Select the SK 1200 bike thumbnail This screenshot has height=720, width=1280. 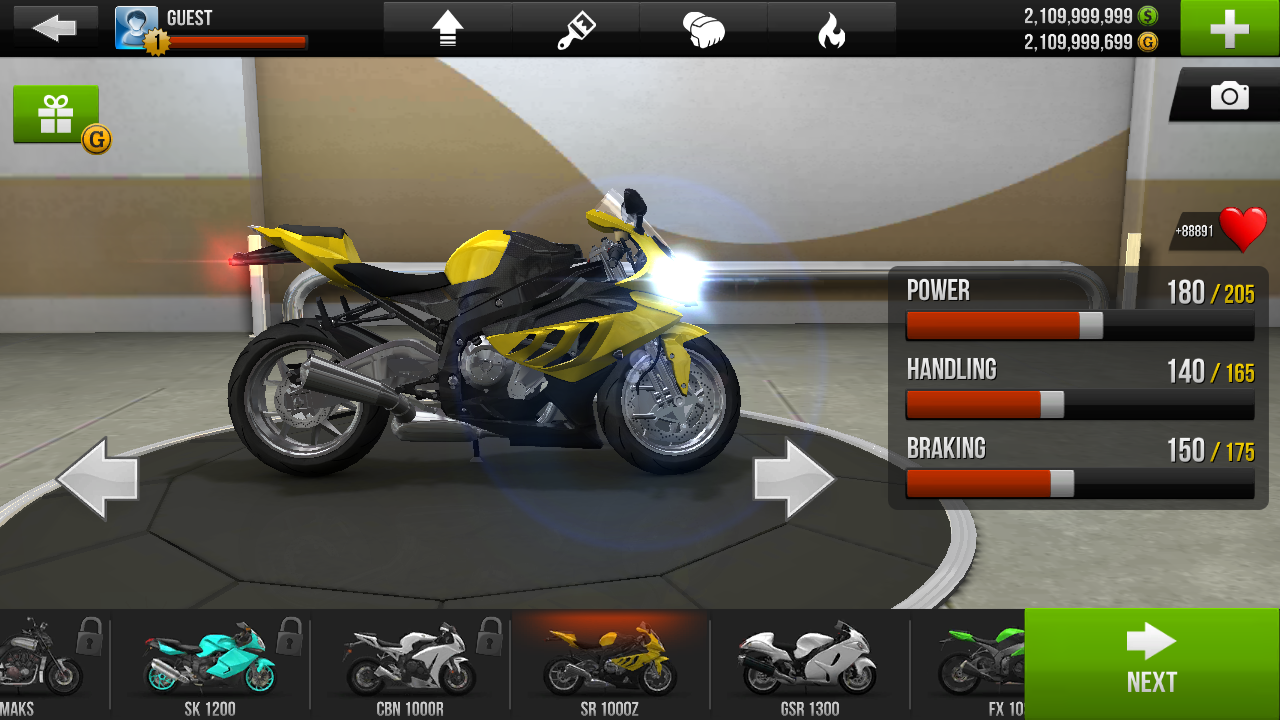210,662
